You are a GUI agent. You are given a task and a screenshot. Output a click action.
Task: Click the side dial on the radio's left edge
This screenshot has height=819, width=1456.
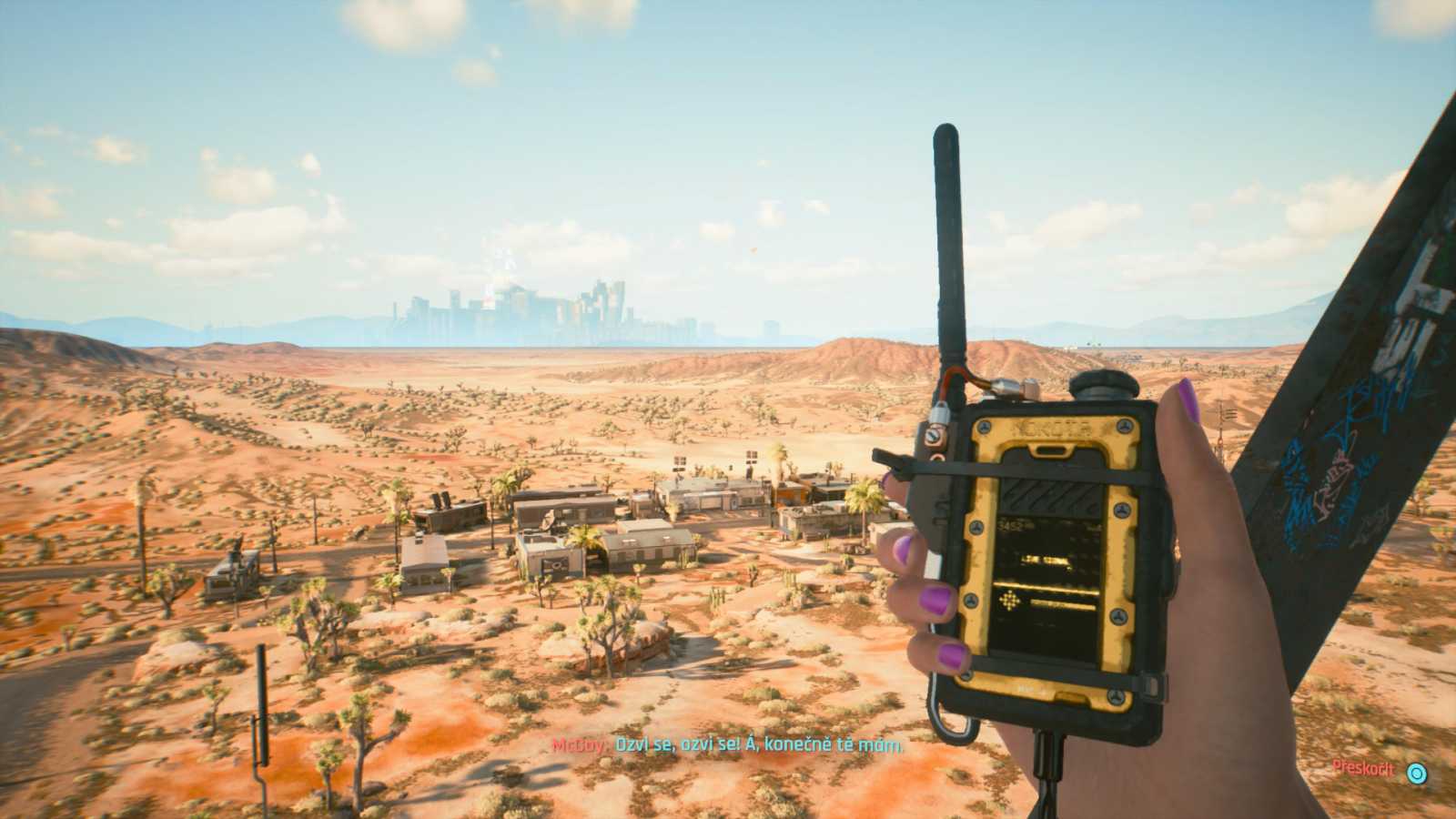point(931,436)
